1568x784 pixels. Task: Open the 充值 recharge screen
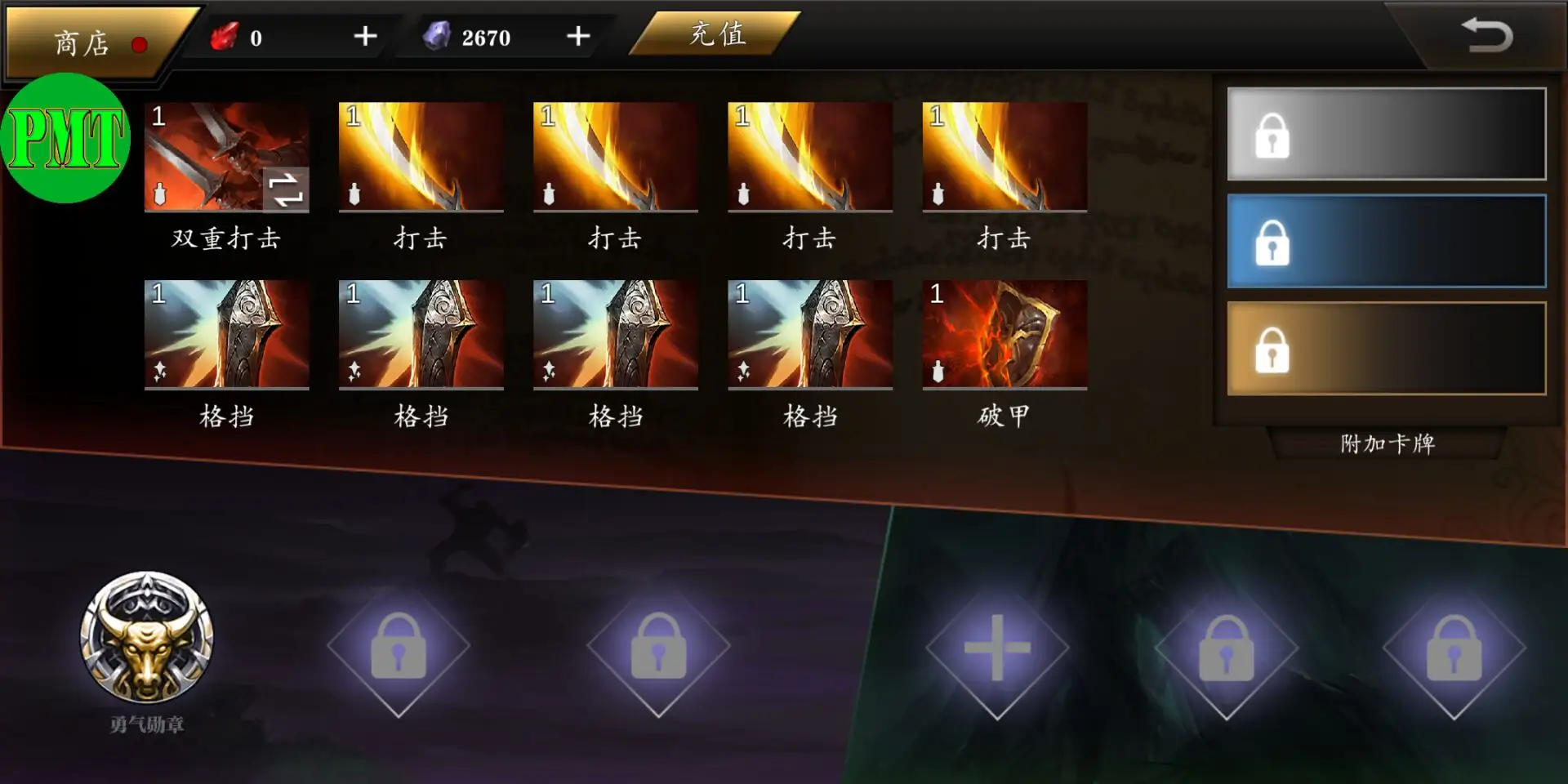click(x=716, y=34)
